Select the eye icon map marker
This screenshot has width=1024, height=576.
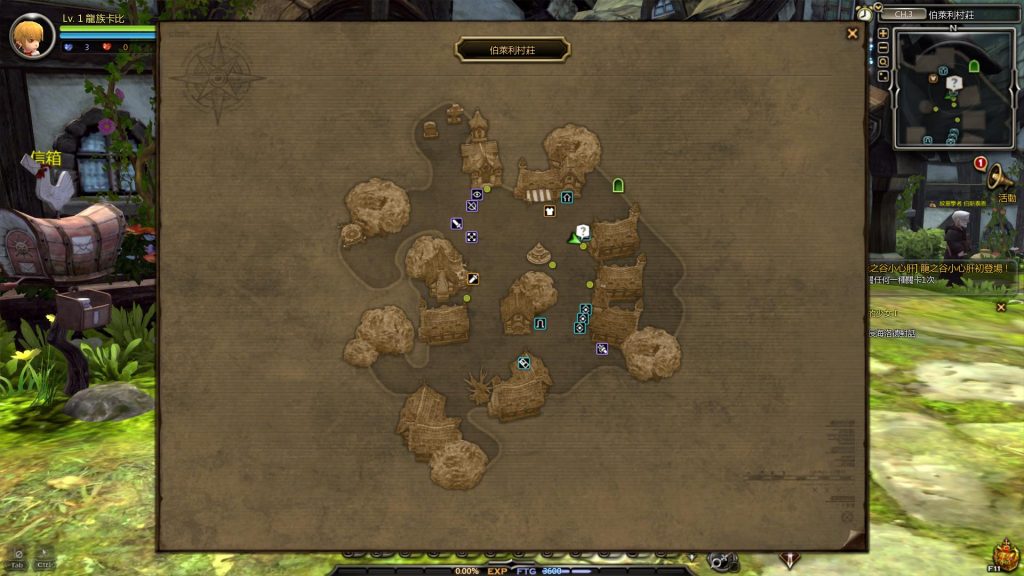tap(477, 194)
